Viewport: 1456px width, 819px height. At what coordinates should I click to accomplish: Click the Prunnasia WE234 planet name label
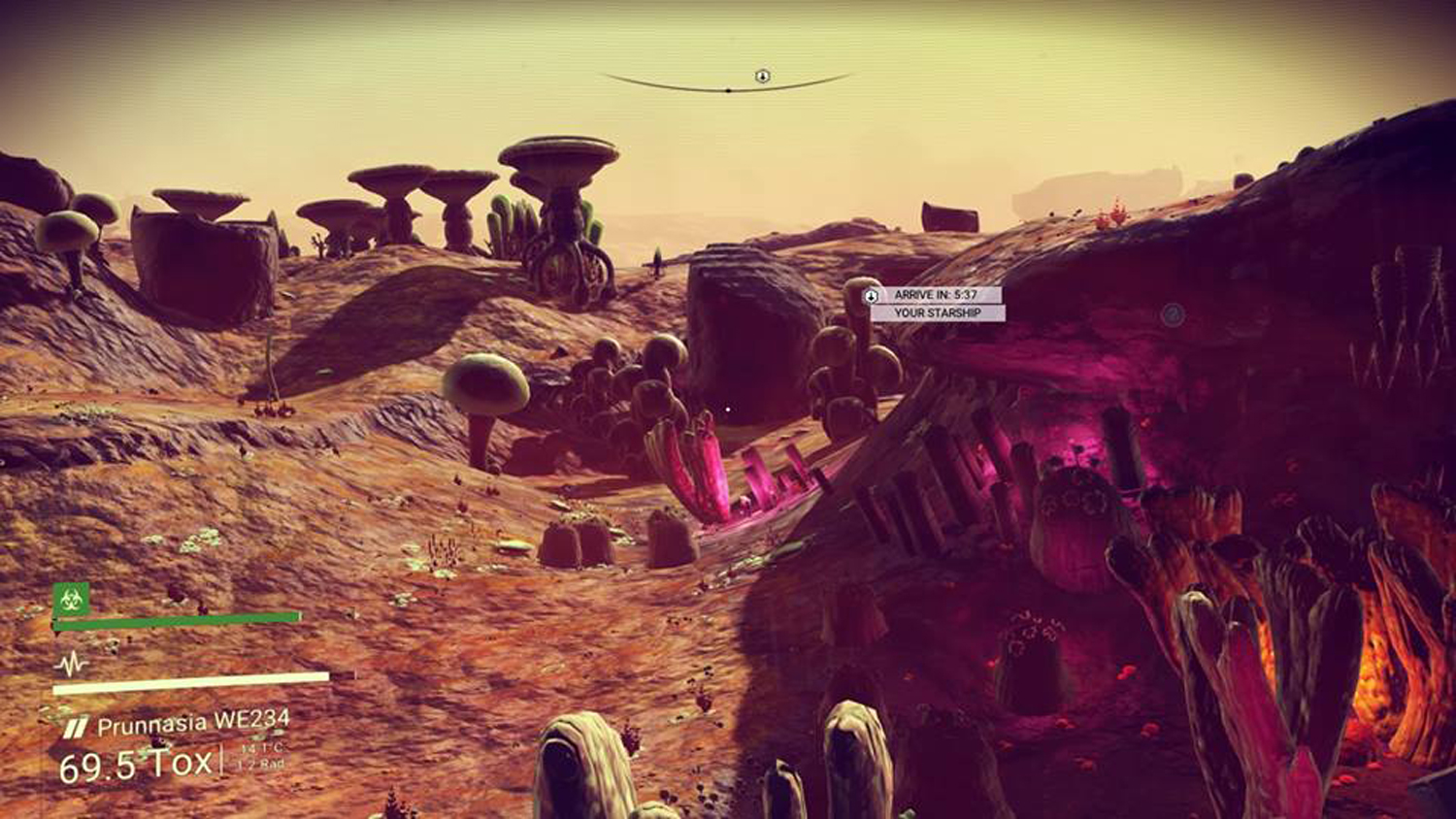click(x=193, y=723)
